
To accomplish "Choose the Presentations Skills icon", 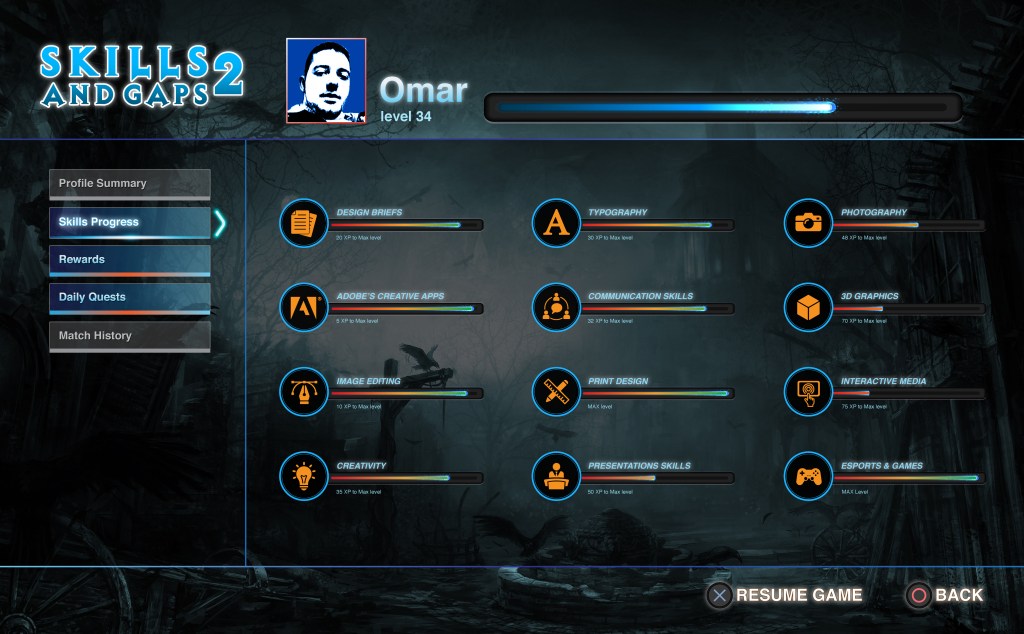I will point(556,476).
